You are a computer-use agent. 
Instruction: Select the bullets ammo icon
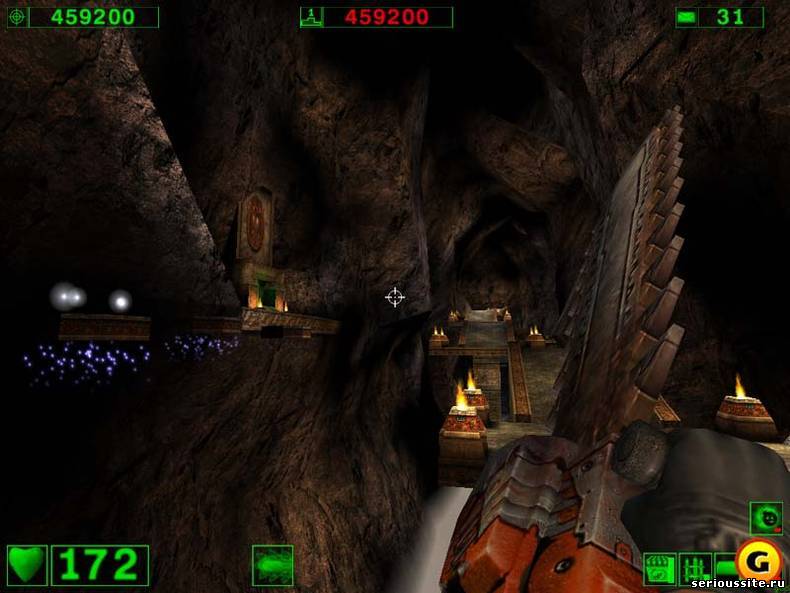[694, 568]
